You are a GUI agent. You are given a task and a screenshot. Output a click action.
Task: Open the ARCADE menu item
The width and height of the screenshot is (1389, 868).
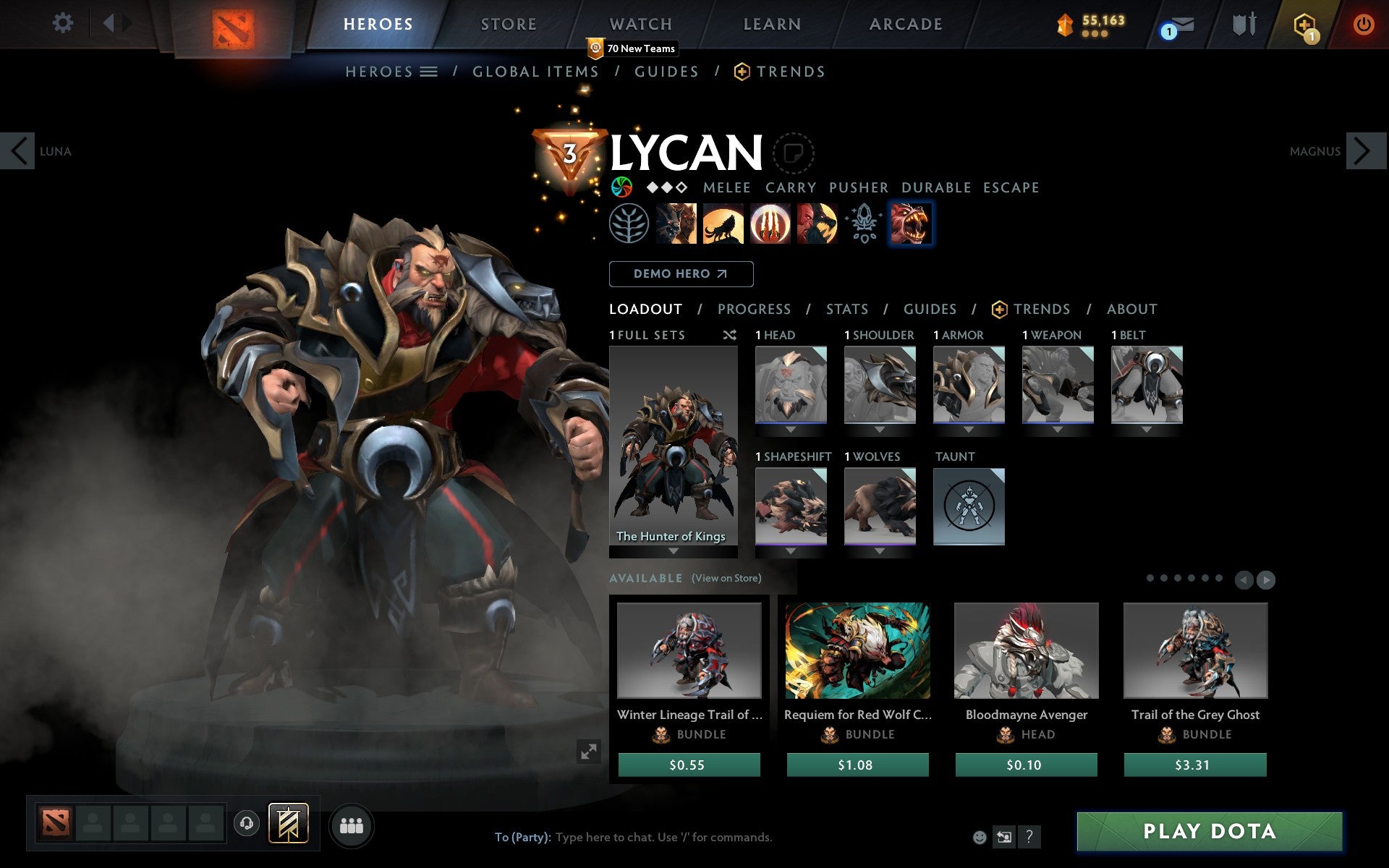[904, 24]
